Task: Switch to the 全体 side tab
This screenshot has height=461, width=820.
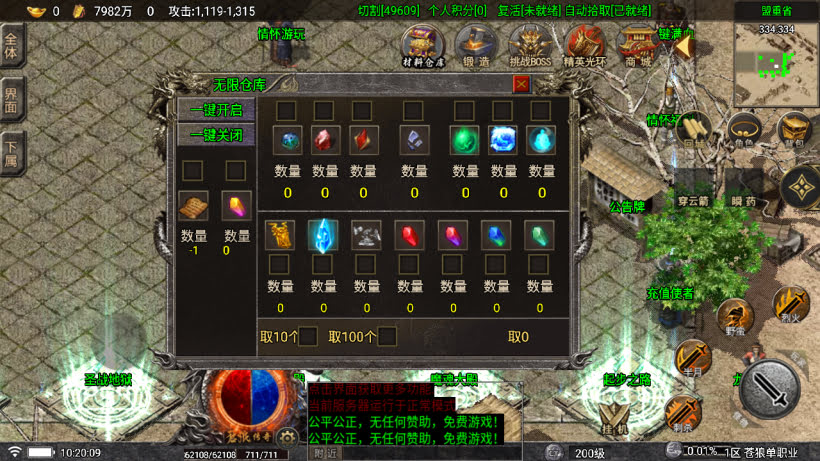Action: 12,48
